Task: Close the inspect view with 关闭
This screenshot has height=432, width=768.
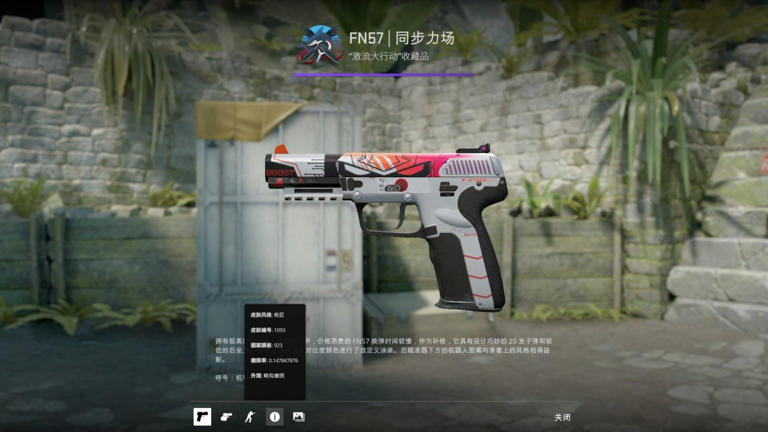Action: [563, 417]
